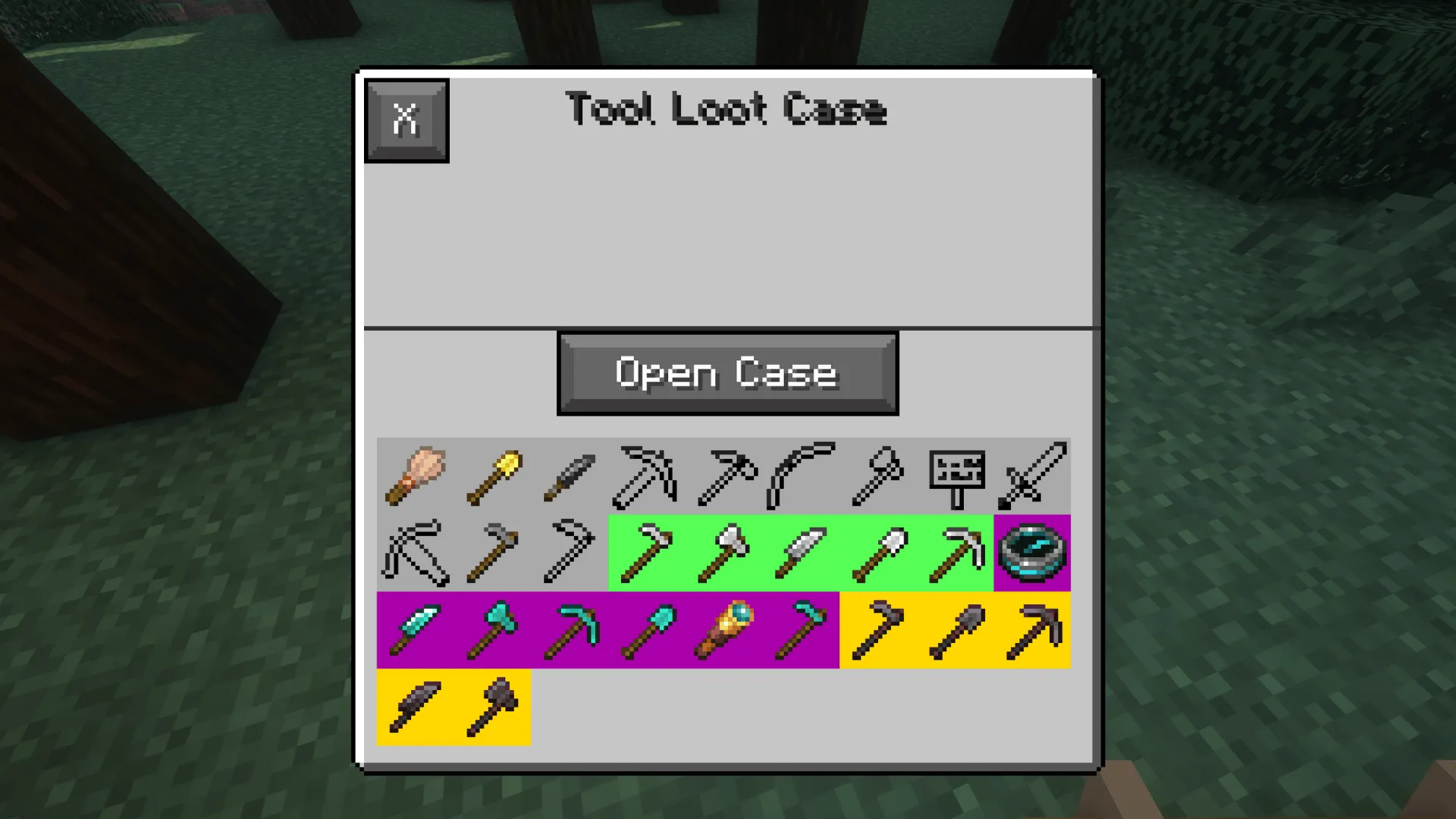Image resolution: width=1456 pixels, height=819 pixels.
Task: Select the outlined pickaxe icon
Action: (645, 474)
